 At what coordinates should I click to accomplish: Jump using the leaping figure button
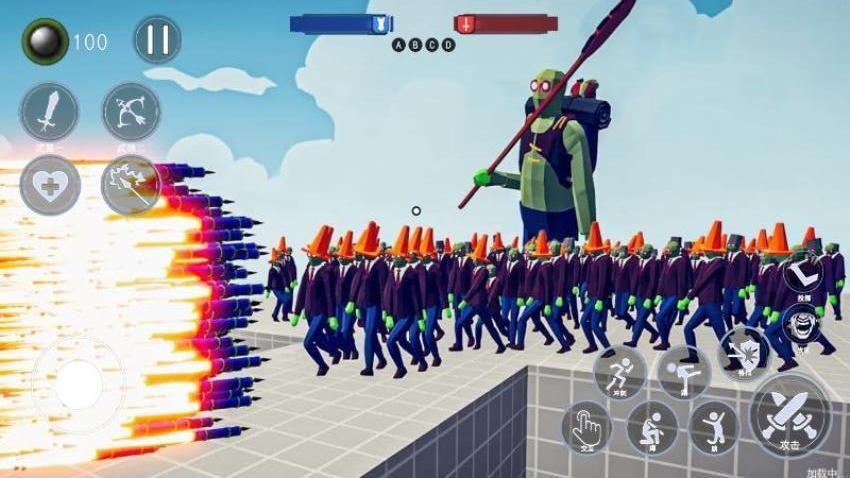click(x=714, y=428)
